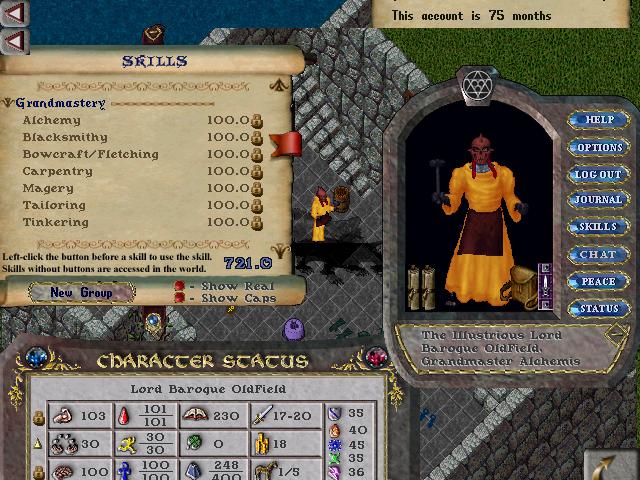Image resolution: width=640 pixels, height=480 pixels.
Task: Toggle the SKILLS list from the paperdoll
Action: click(598, 227)
